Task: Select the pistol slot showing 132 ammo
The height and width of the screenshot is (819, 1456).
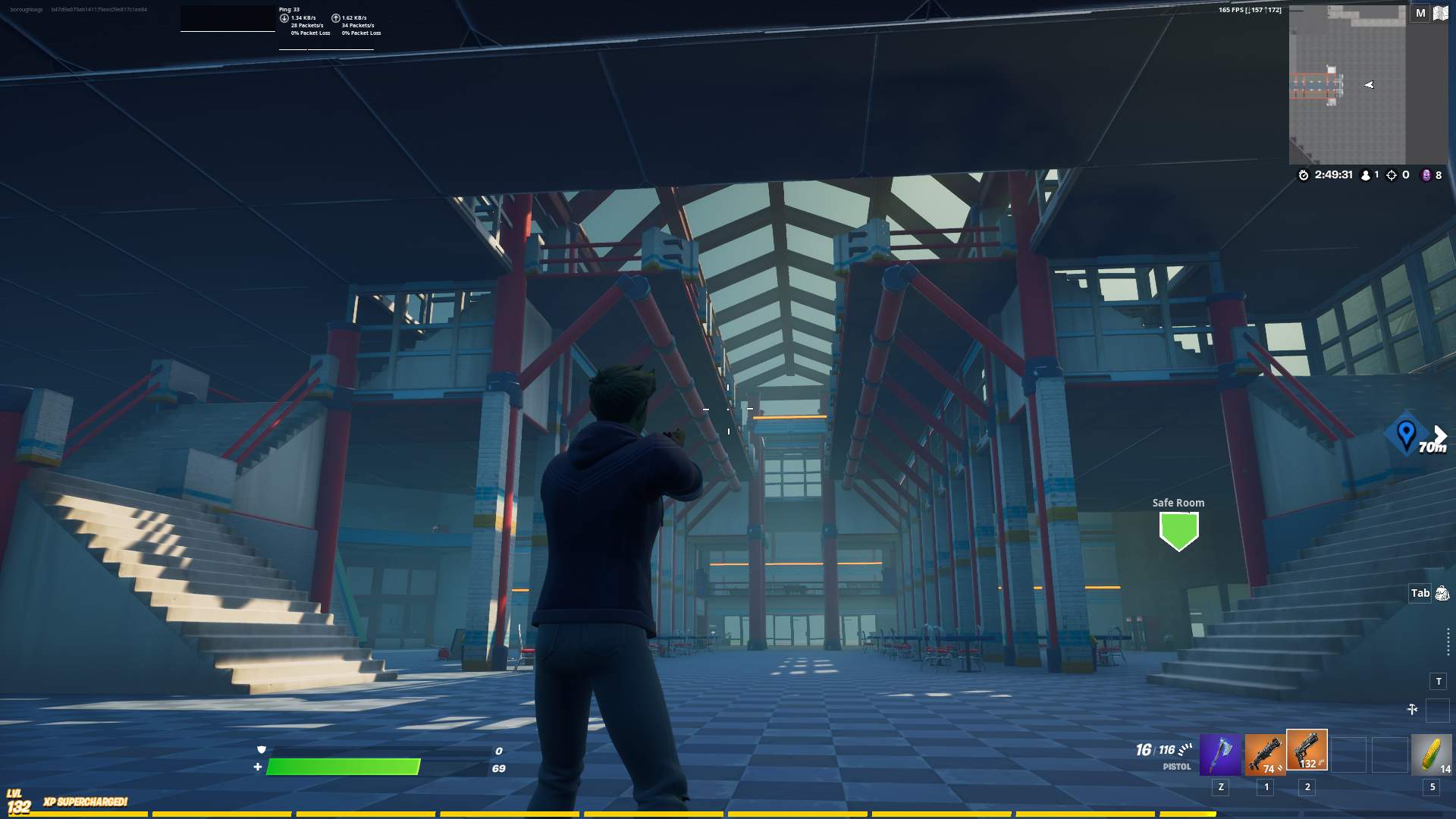Action: point(1307,751)
